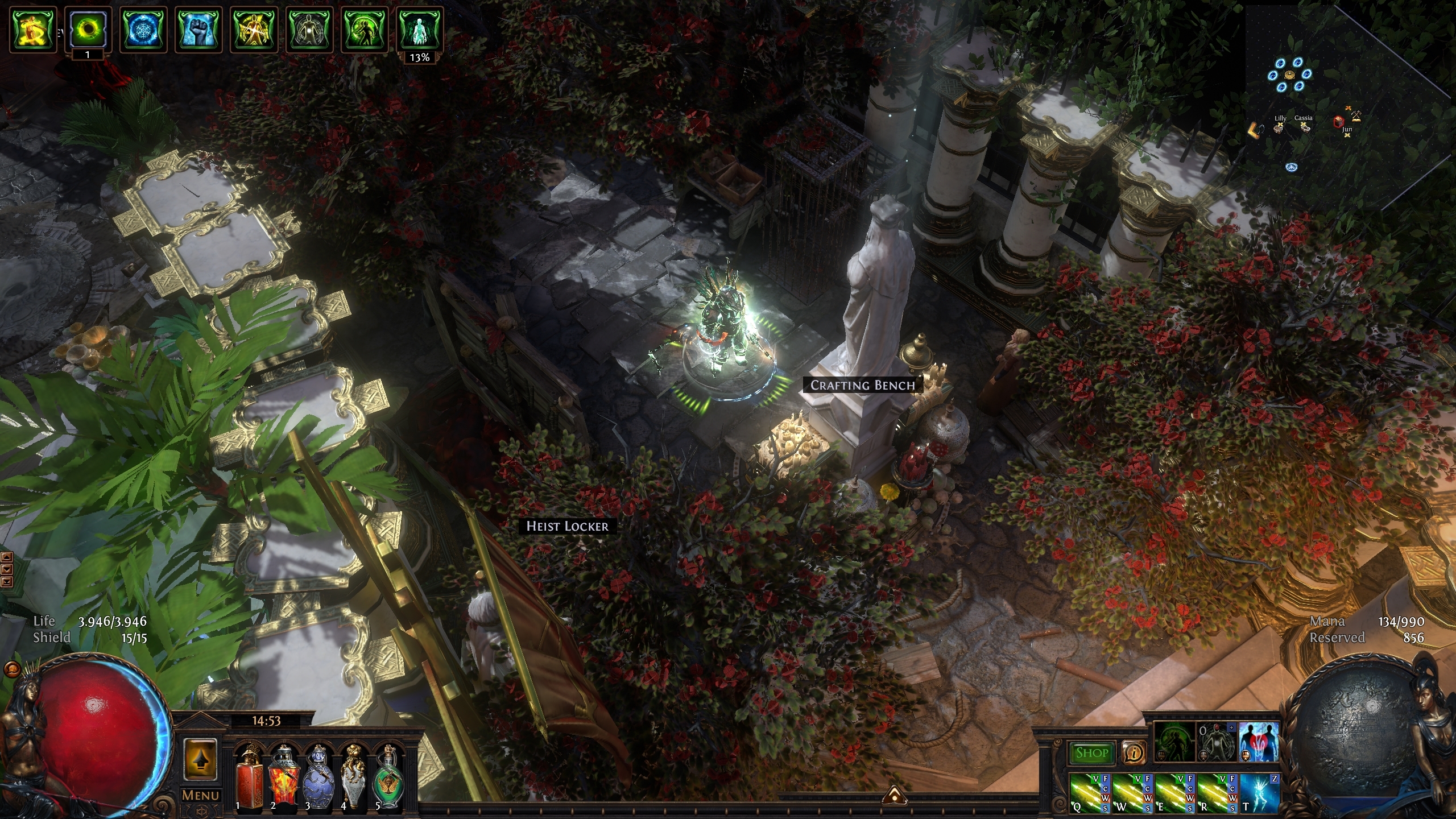Select the green arrow skill bound to Q

click(x=1087, y=793)
